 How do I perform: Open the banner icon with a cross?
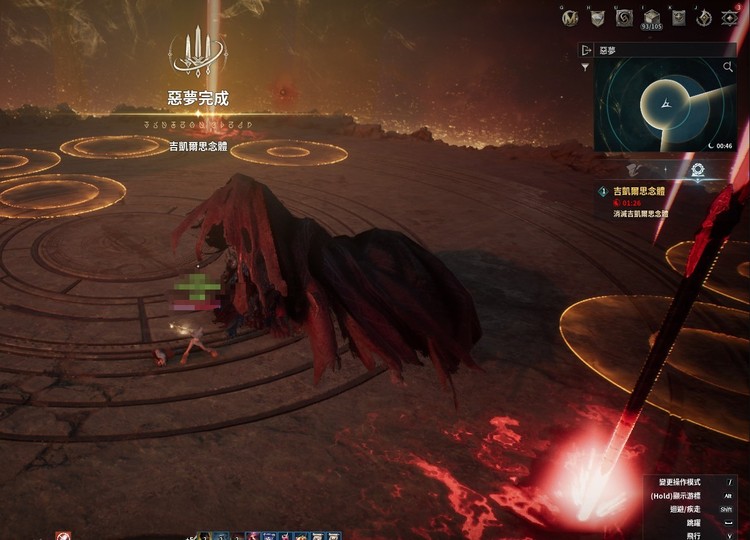pos(678,17)
